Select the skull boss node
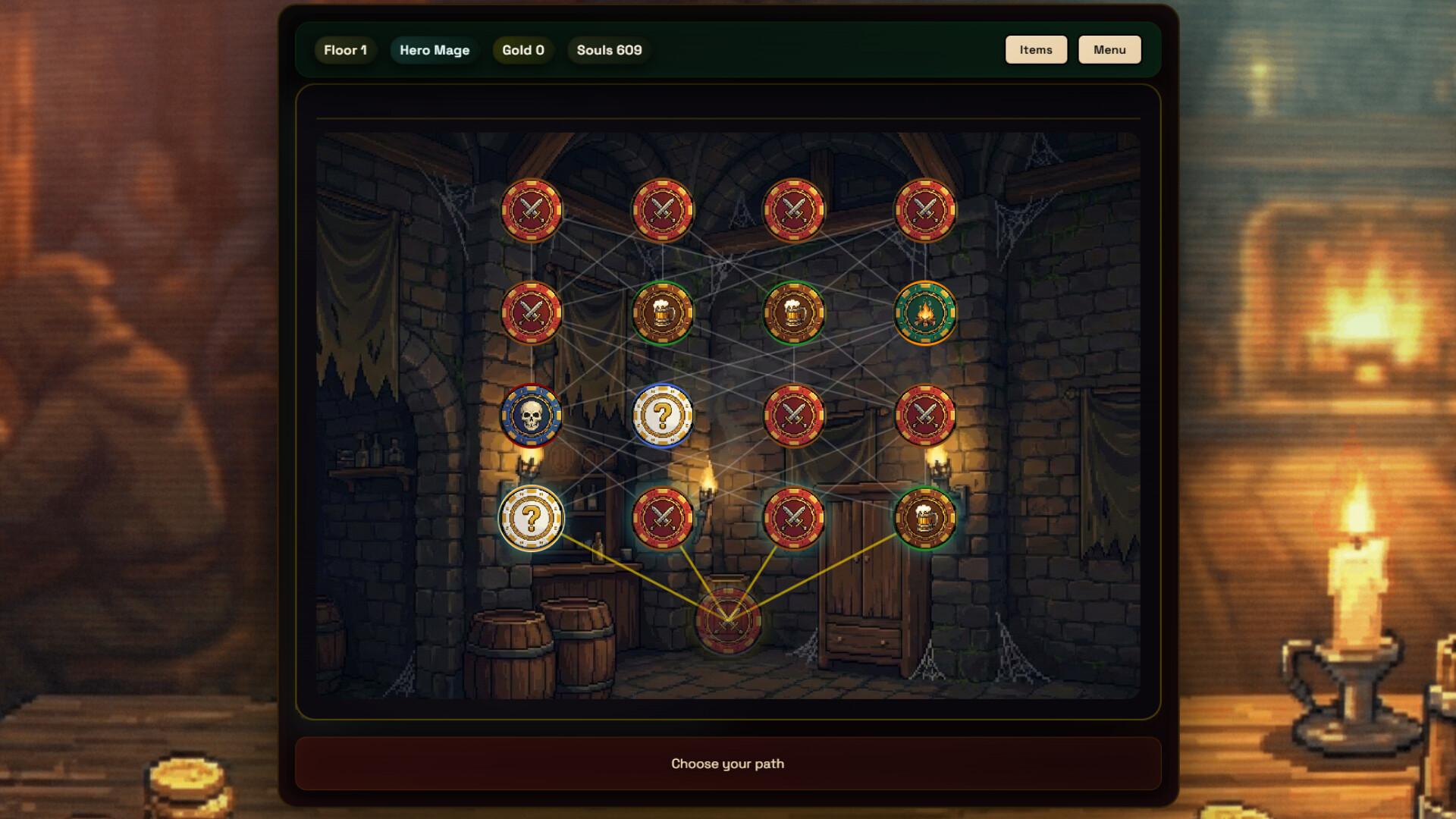 pos(531,416)
